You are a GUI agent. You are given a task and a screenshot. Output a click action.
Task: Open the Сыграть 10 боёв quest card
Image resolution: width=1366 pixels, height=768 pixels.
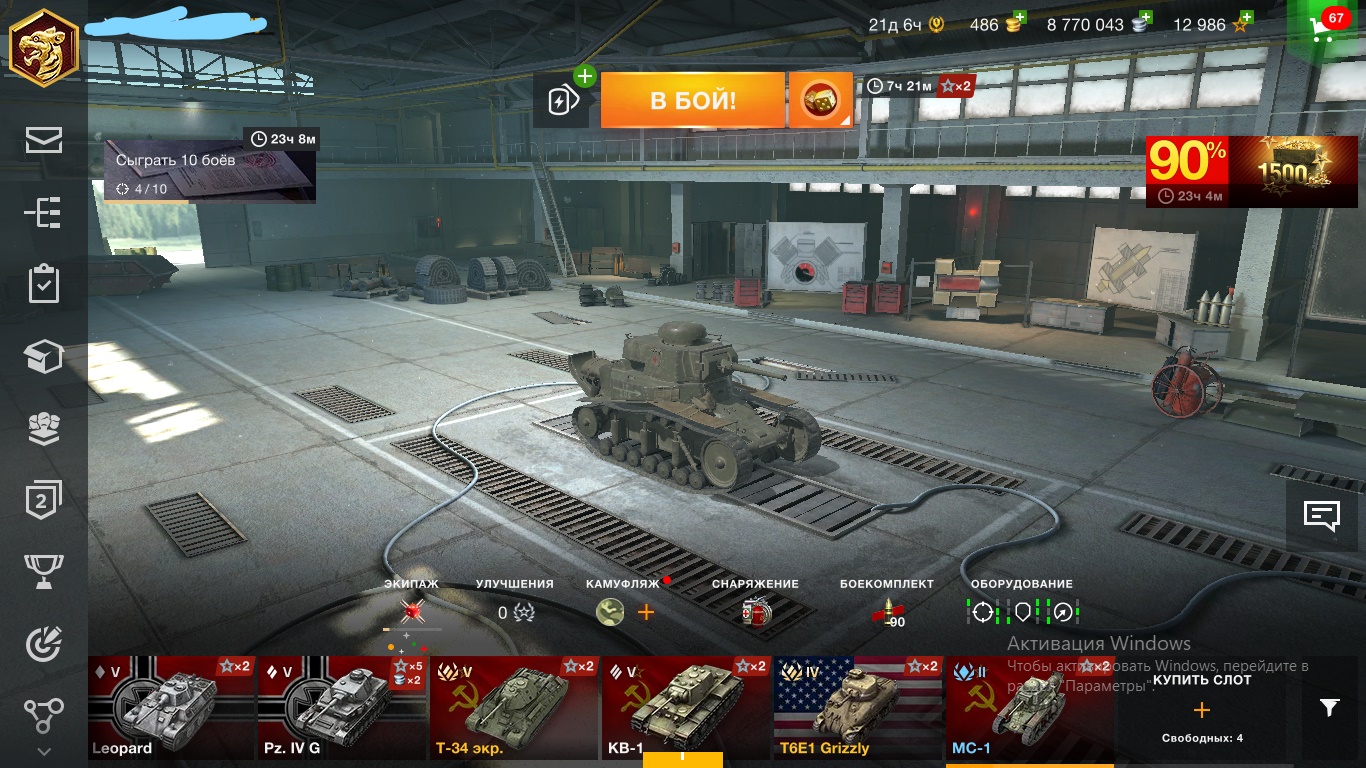(210, 170)
